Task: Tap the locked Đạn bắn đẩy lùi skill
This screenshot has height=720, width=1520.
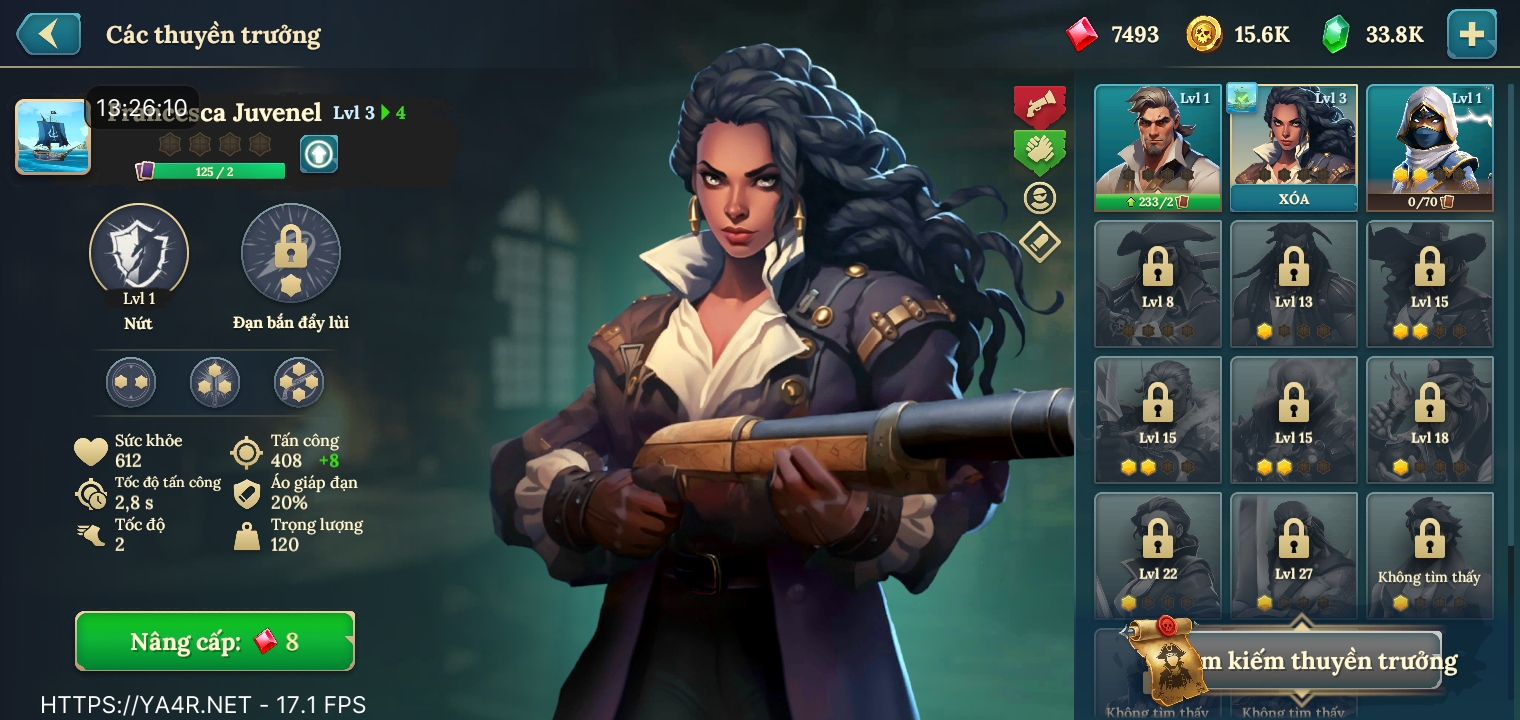Action: [291, 253]
